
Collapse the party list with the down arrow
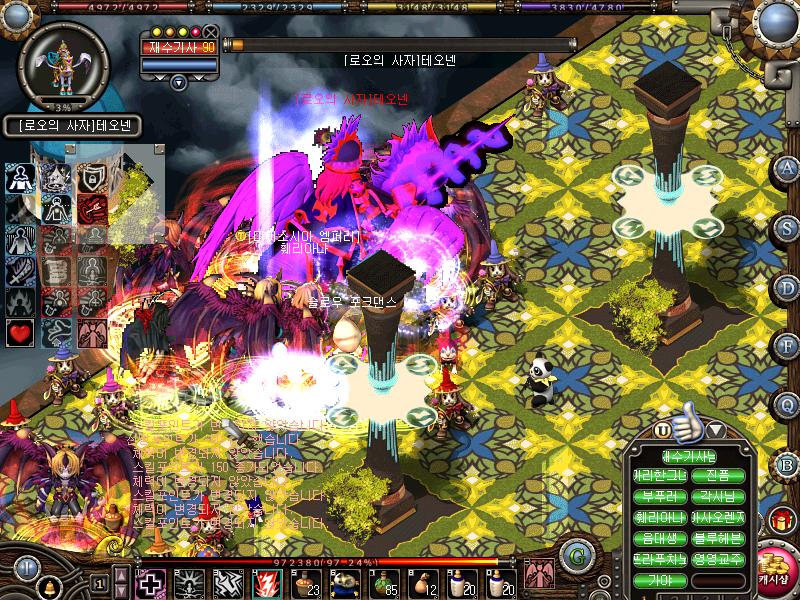715,430
